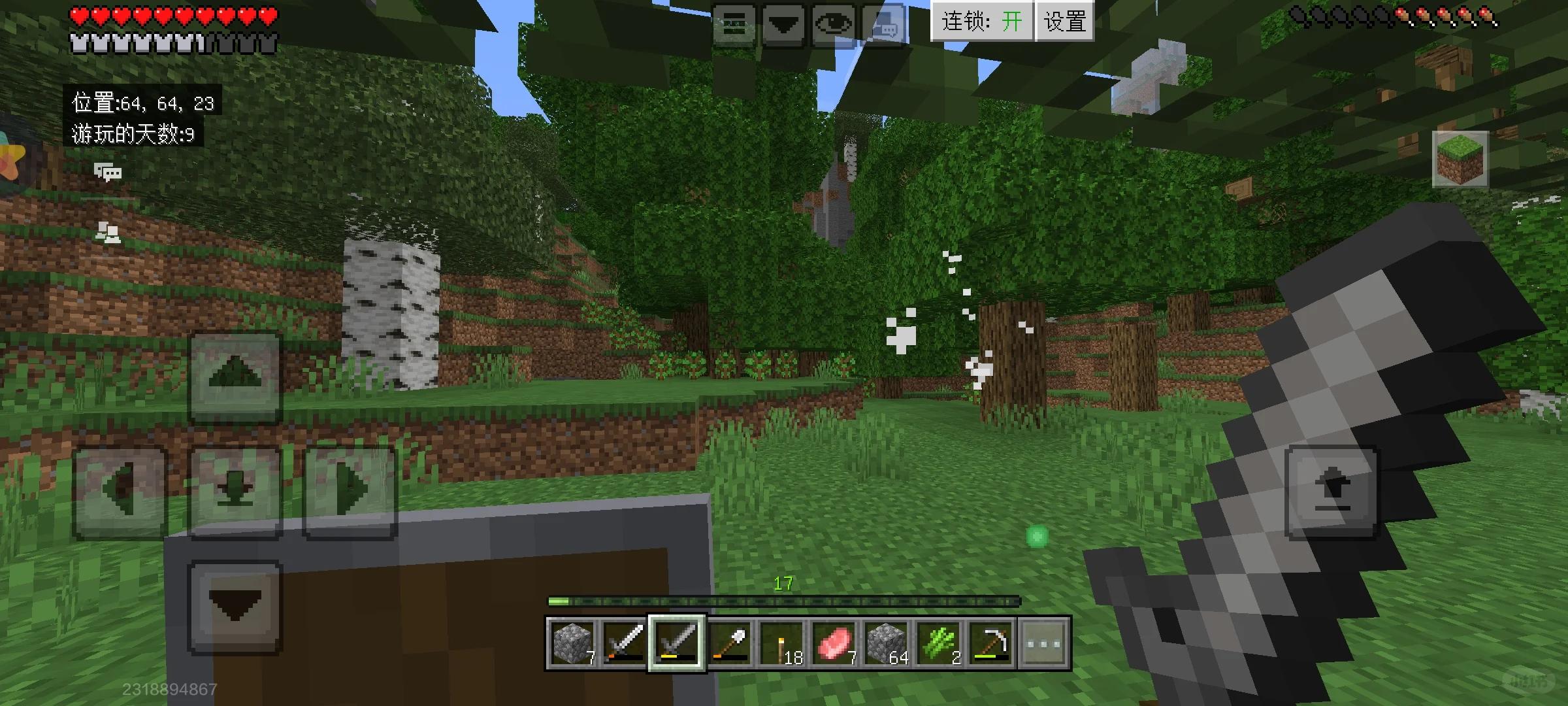Screen dimensions: 1568x706
Task: Select the iron sword hotbar slot
Action: pos(625,643)
